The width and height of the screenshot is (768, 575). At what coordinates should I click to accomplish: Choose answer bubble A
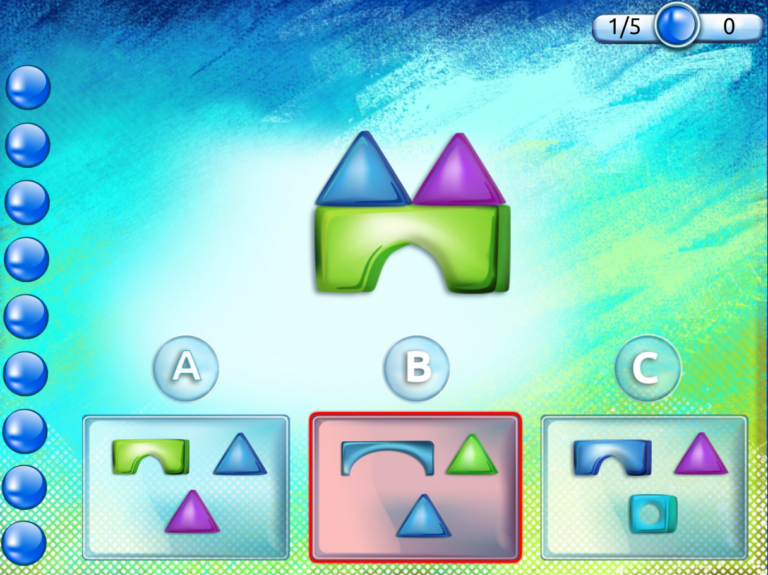coord(186,368)
